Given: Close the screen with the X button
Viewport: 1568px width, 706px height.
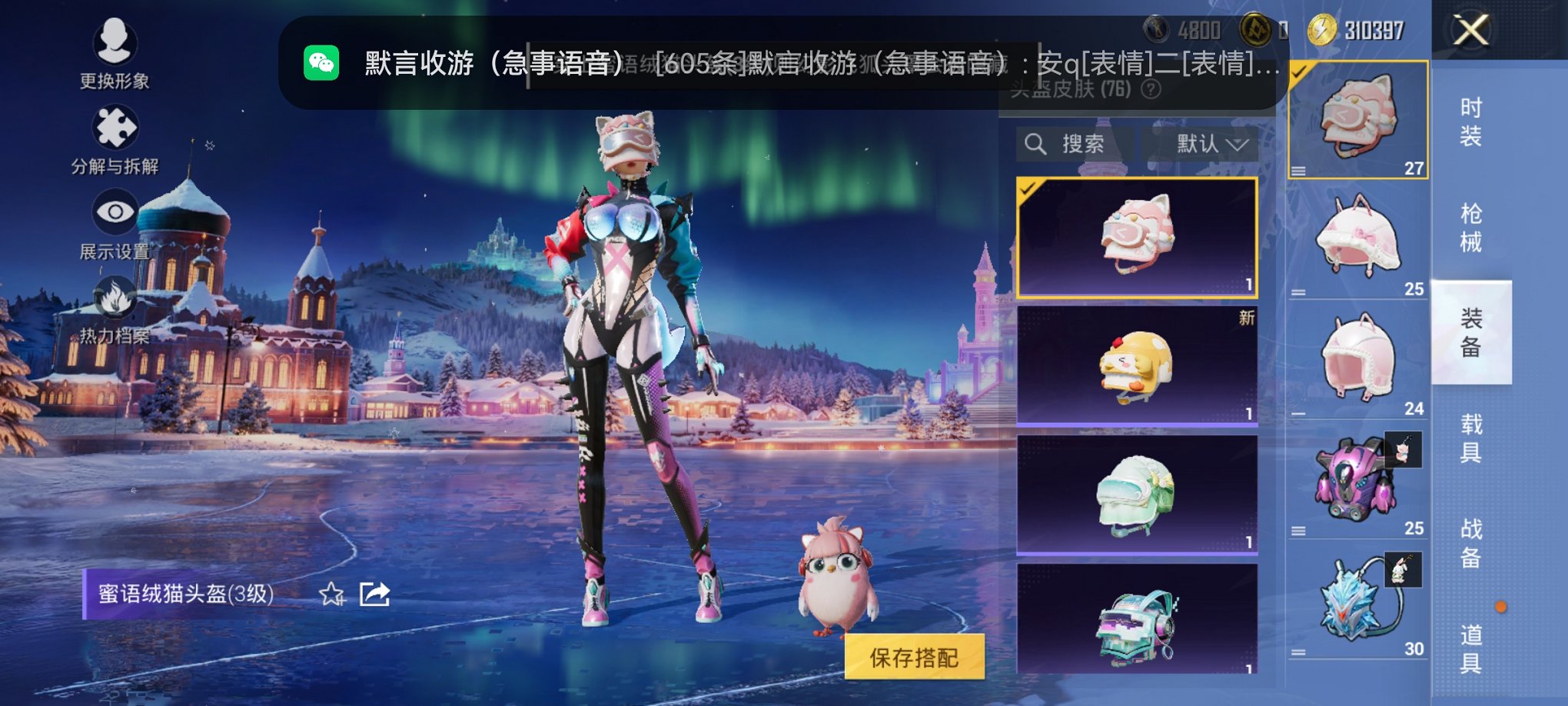Looking at the screenshot, I should coord(1471,31).
